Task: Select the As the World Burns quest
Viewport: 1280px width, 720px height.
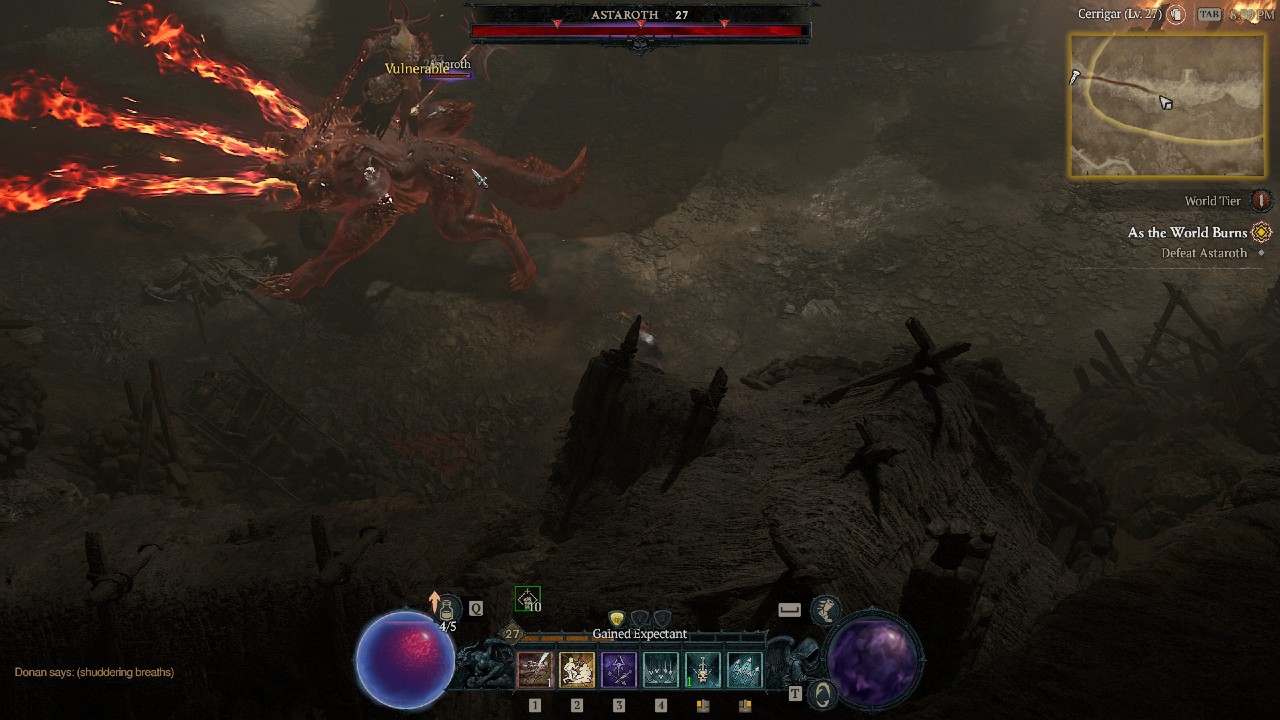Action: pos(1188,233)
